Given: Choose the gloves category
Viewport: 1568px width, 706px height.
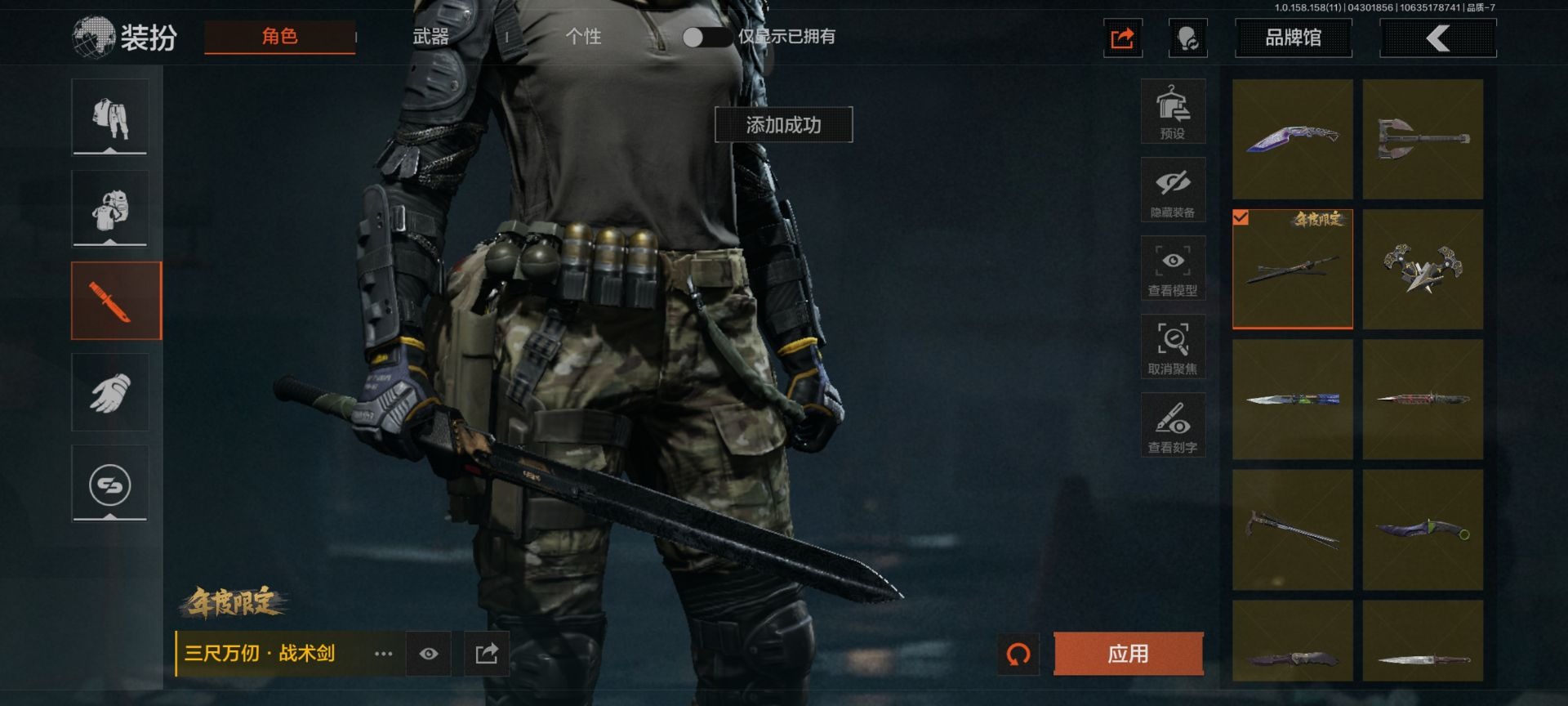Looking at the screenshot, I should point(110,392).
